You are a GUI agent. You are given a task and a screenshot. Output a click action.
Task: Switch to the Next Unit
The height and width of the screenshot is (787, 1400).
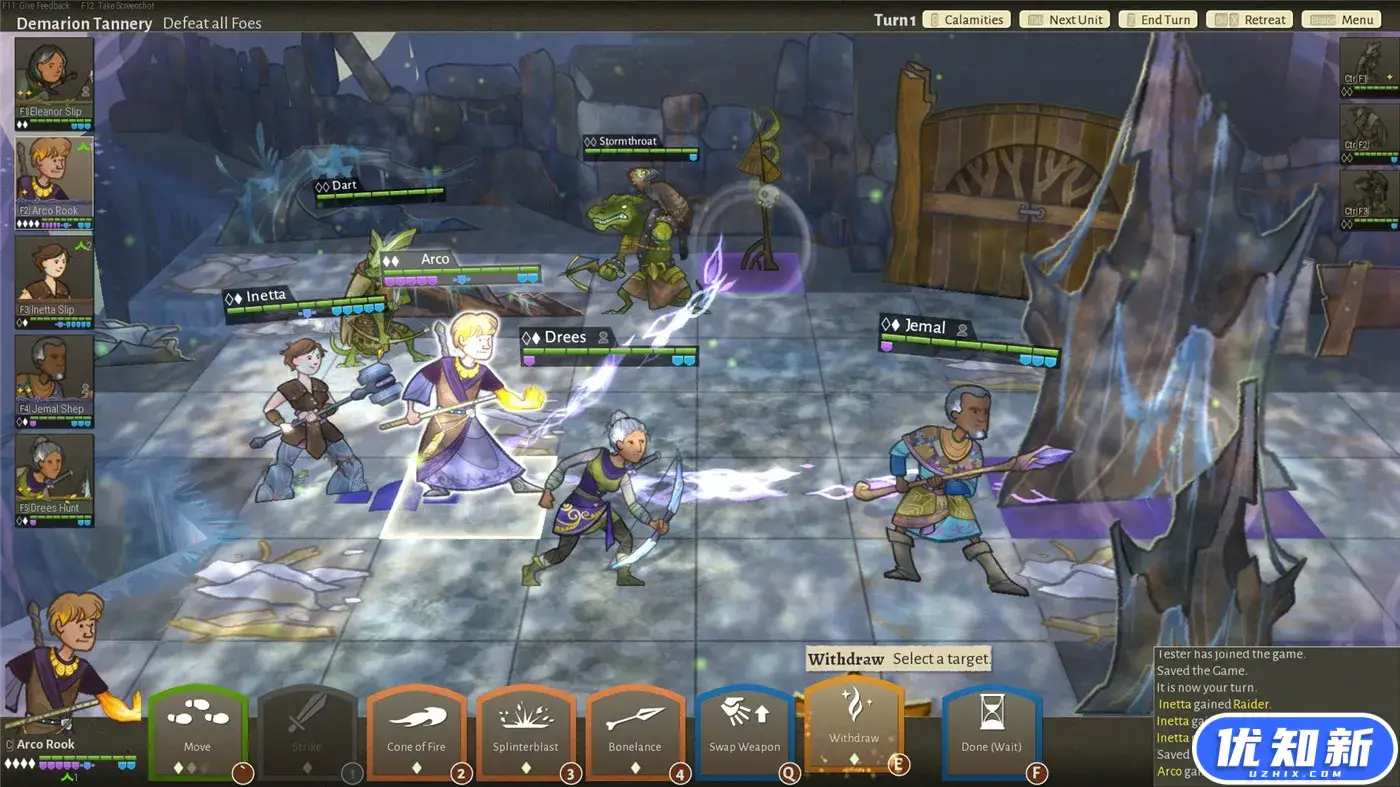coord(1067,20)
